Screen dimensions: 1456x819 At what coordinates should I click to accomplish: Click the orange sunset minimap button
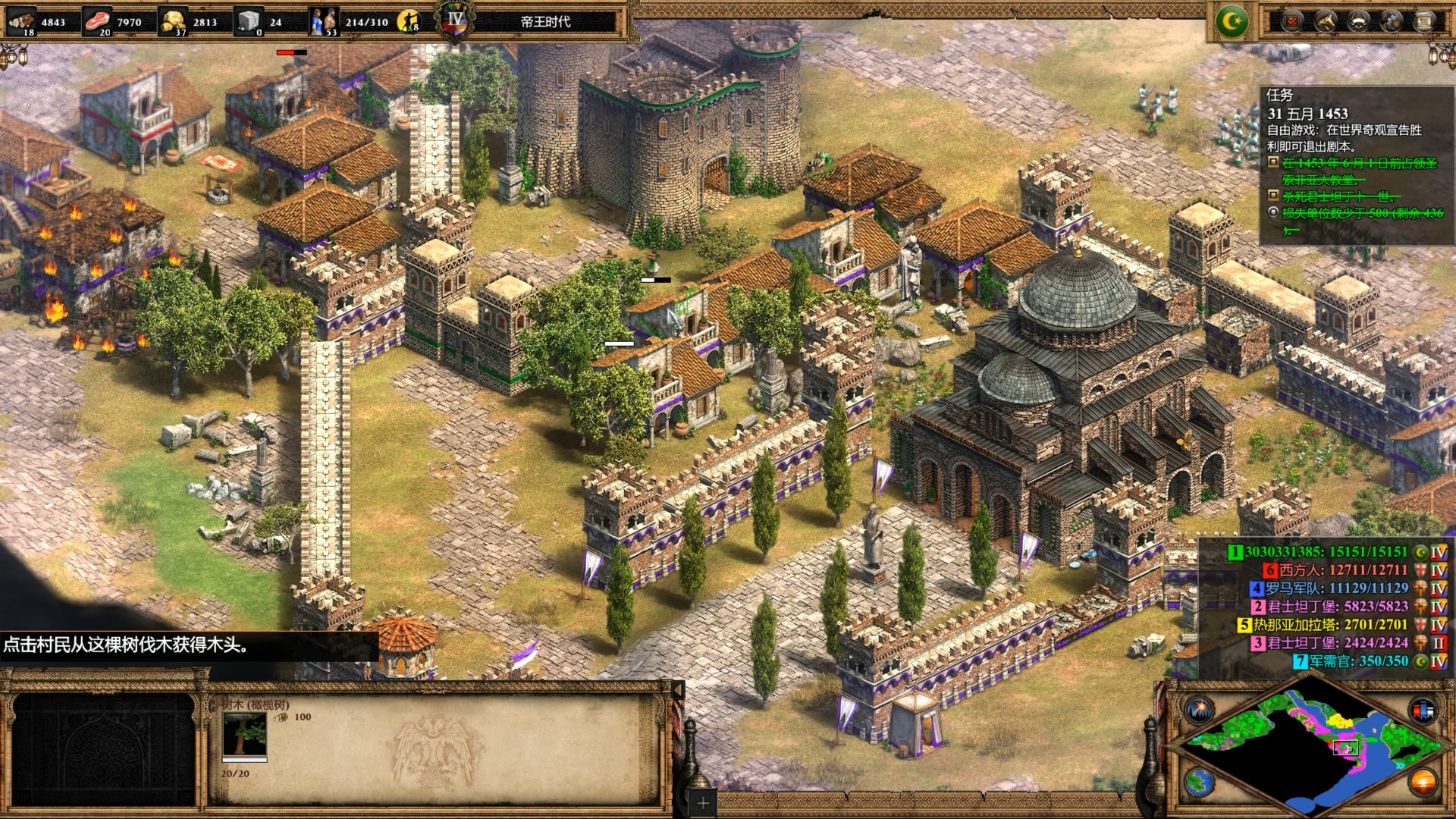click(1423, 781)
